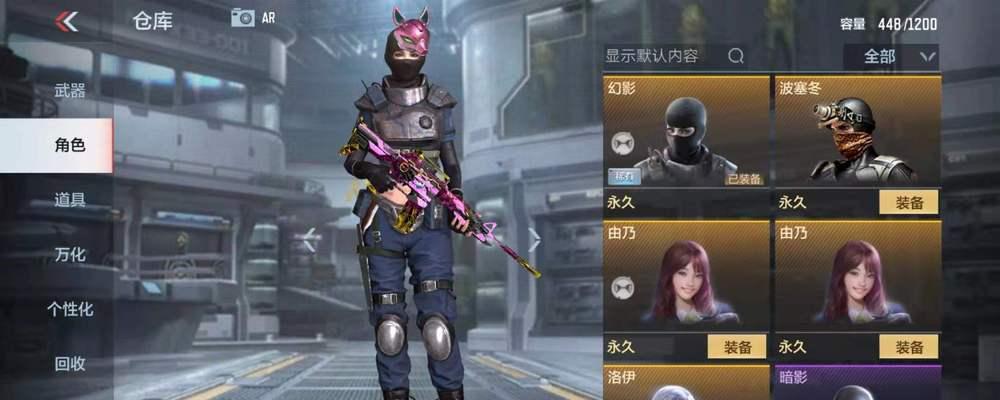1000x400 pixels.
Task: Open the AR camera mode
Action: (252, 17)
